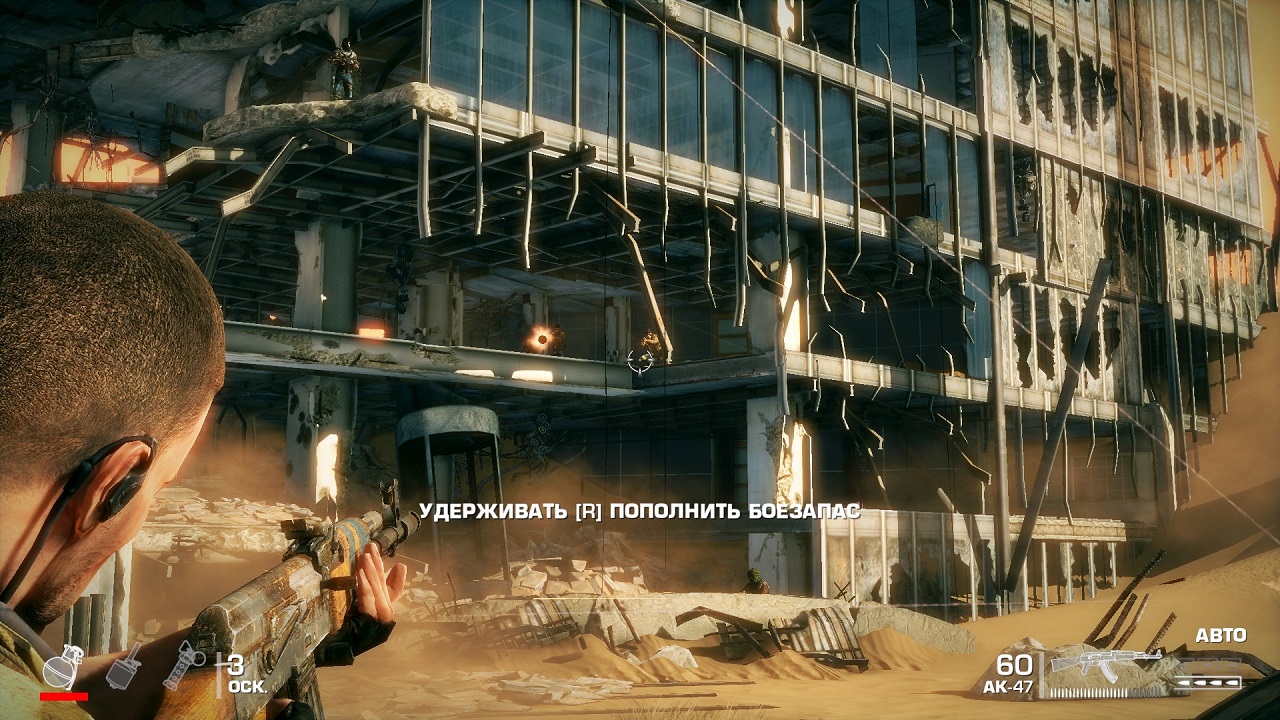
Task: Toggle the АВТО fire mode indicator
Action: (1220, 636)
